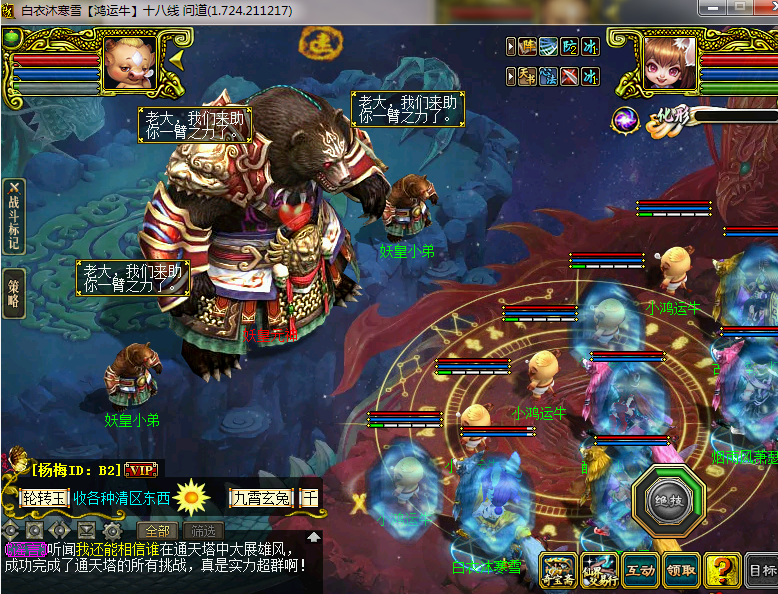This screenshot has width=778, height=594.
Task: Click the 轮转玉 item link in chat
Action: (45, 497)
